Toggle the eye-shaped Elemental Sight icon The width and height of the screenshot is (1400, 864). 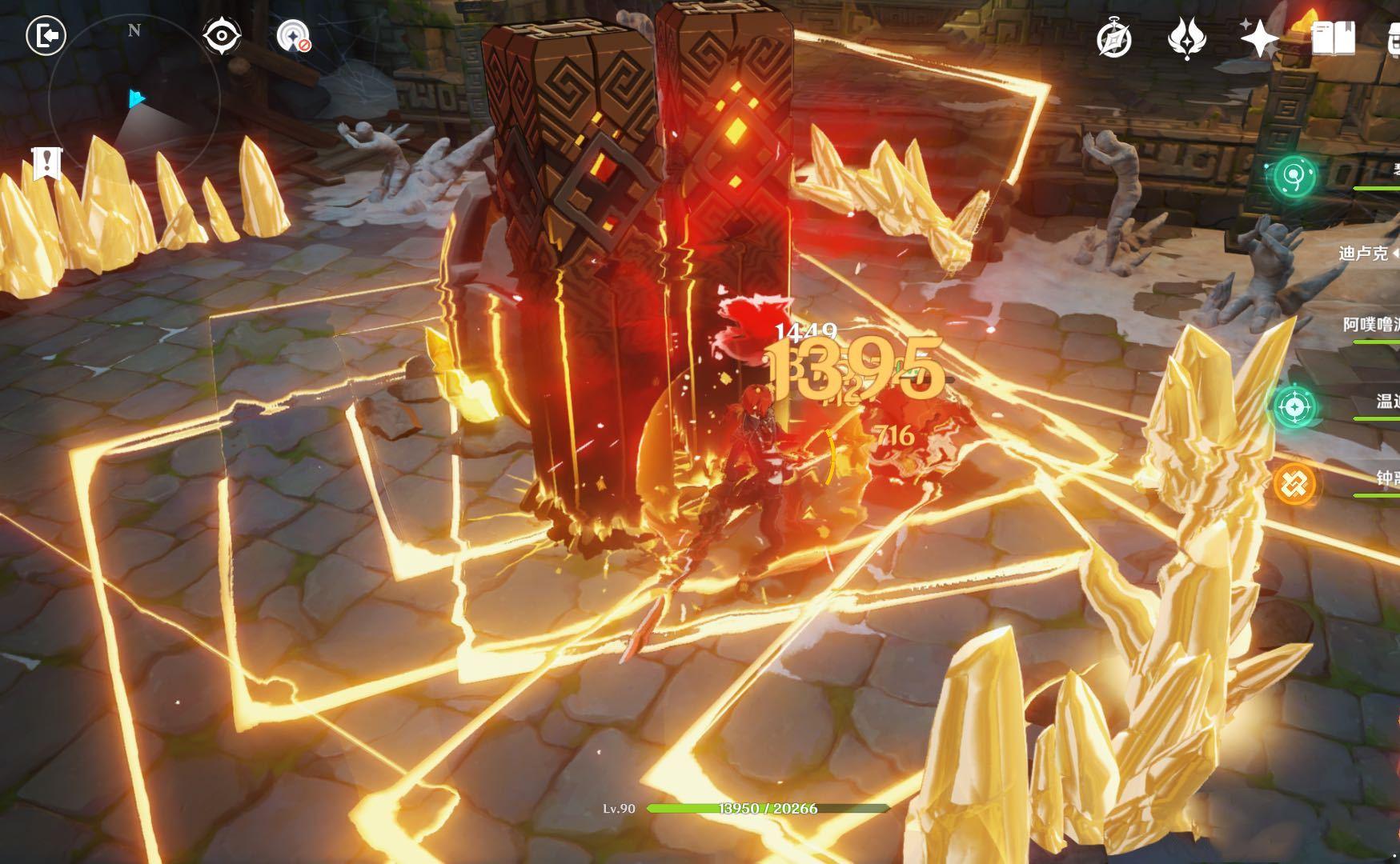click(x=222, y=36)
